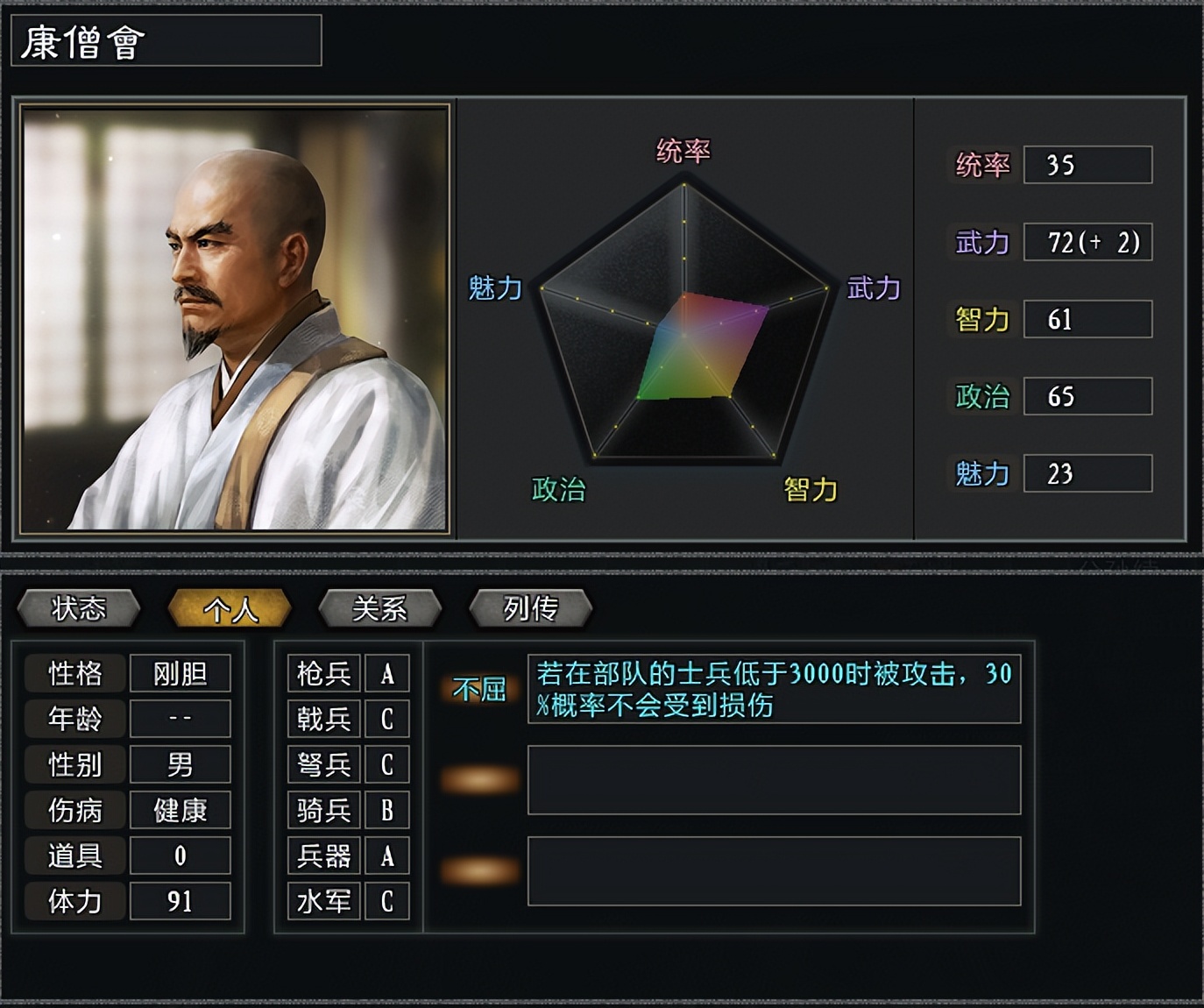
Task: Select the 个人 tab
Action: 231,607
